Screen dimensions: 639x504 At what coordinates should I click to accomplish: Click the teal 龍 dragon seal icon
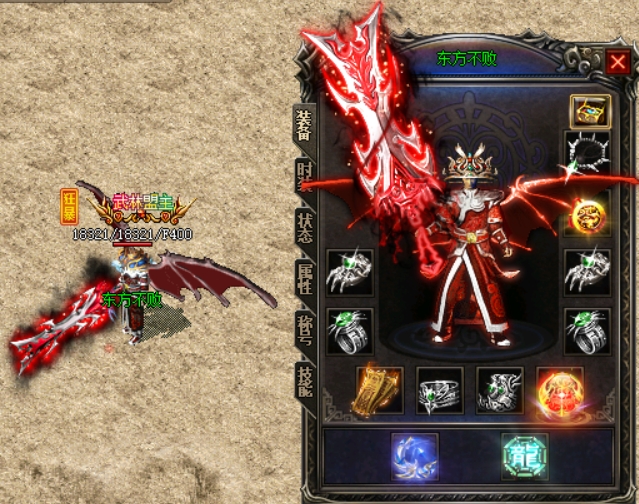pyautogui.click(x=525, y=455)
